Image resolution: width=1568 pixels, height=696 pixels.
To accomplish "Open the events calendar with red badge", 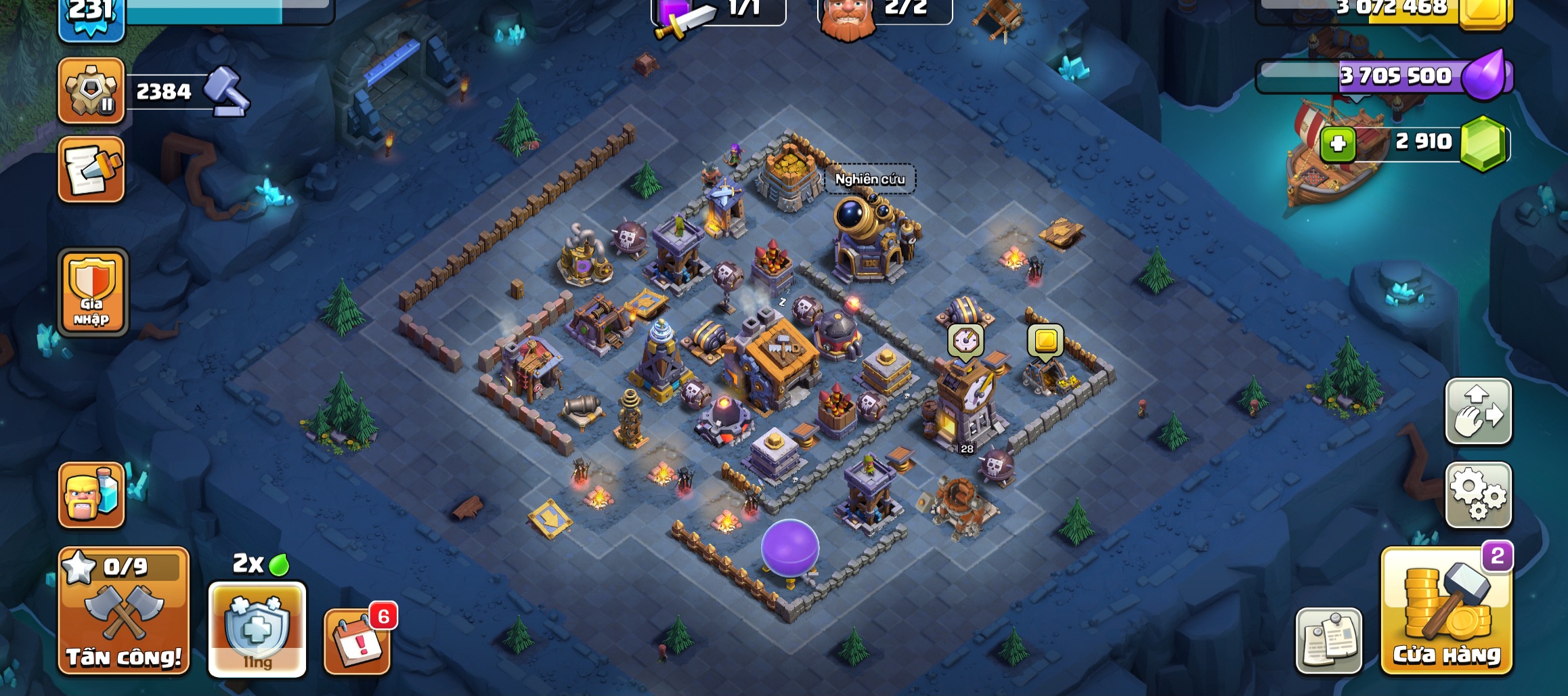I will click(357, 641).
